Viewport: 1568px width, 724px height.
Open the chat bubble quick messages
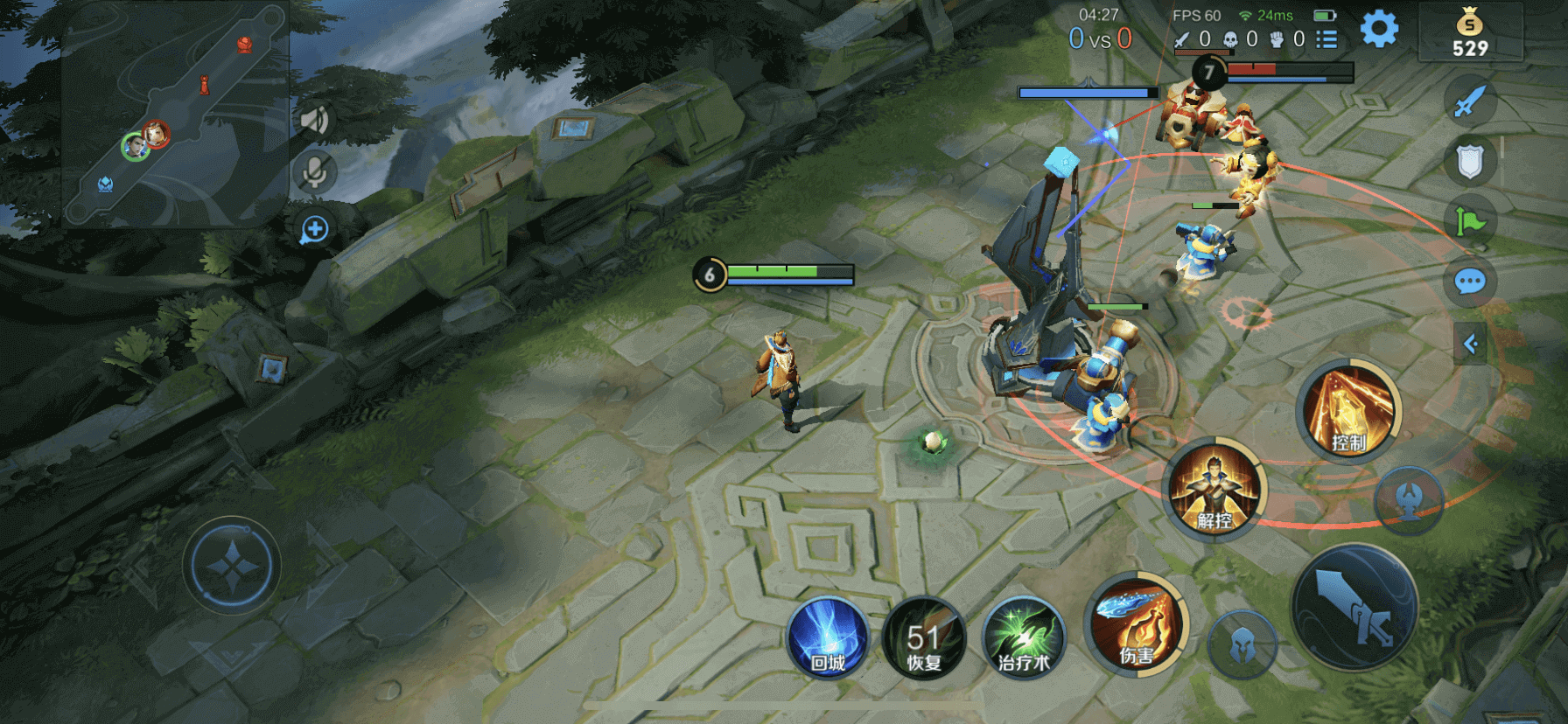[1470, 282]
